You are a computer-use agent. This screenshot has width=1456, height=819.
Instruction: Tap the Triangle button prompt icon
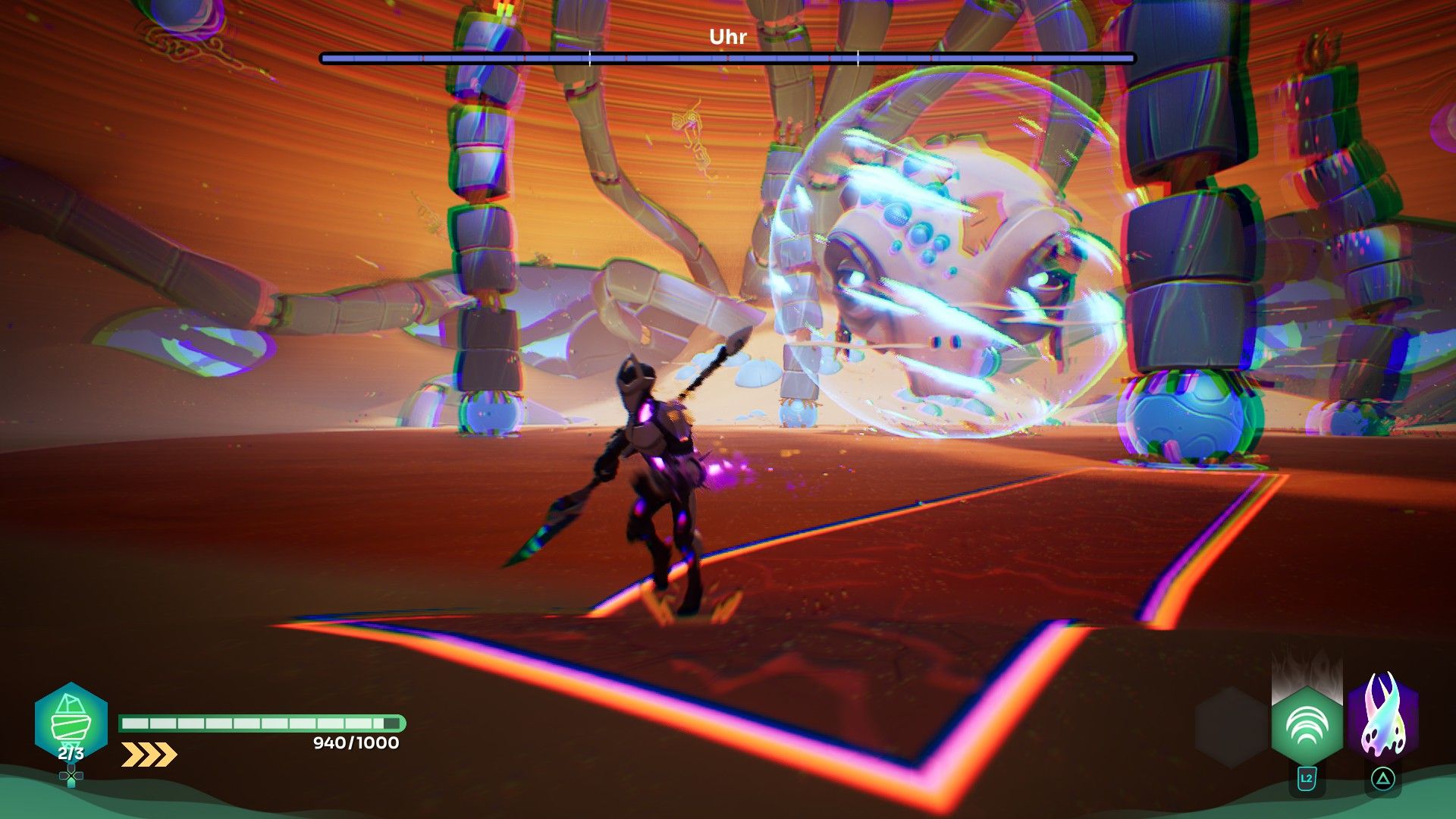click(1383, 778)
